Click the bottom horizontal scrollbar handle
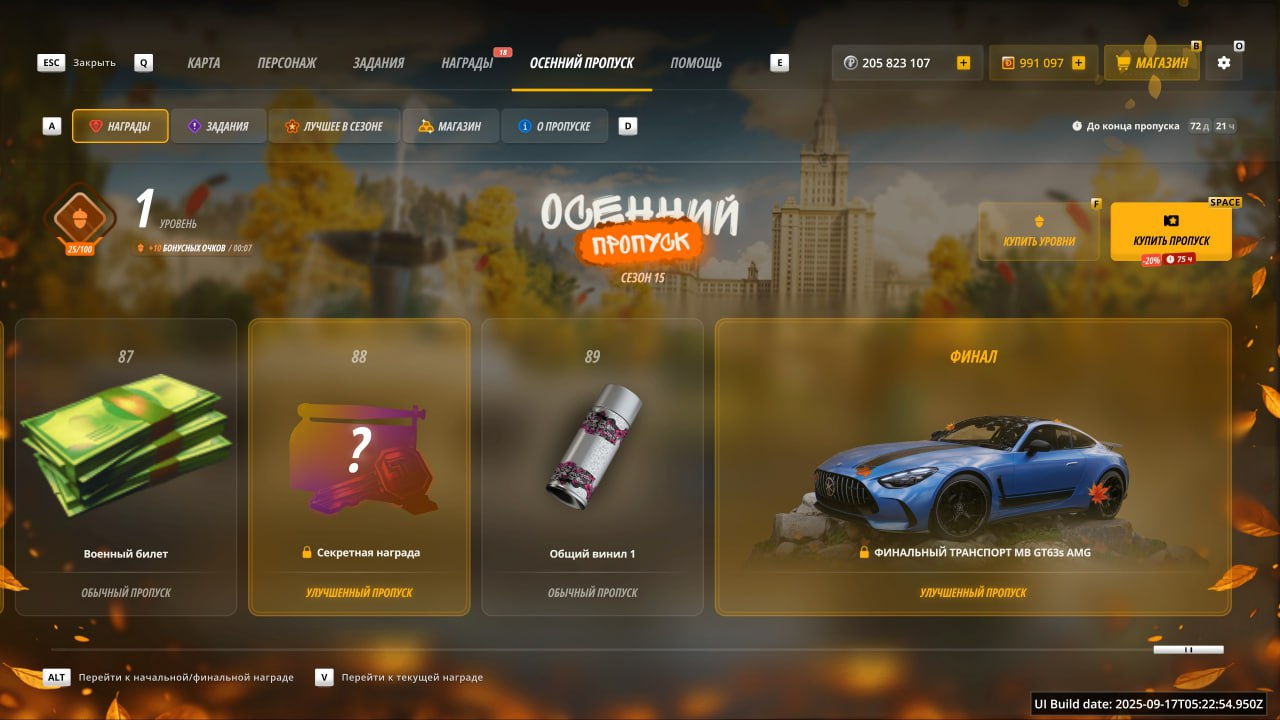 click(1190, 648)
